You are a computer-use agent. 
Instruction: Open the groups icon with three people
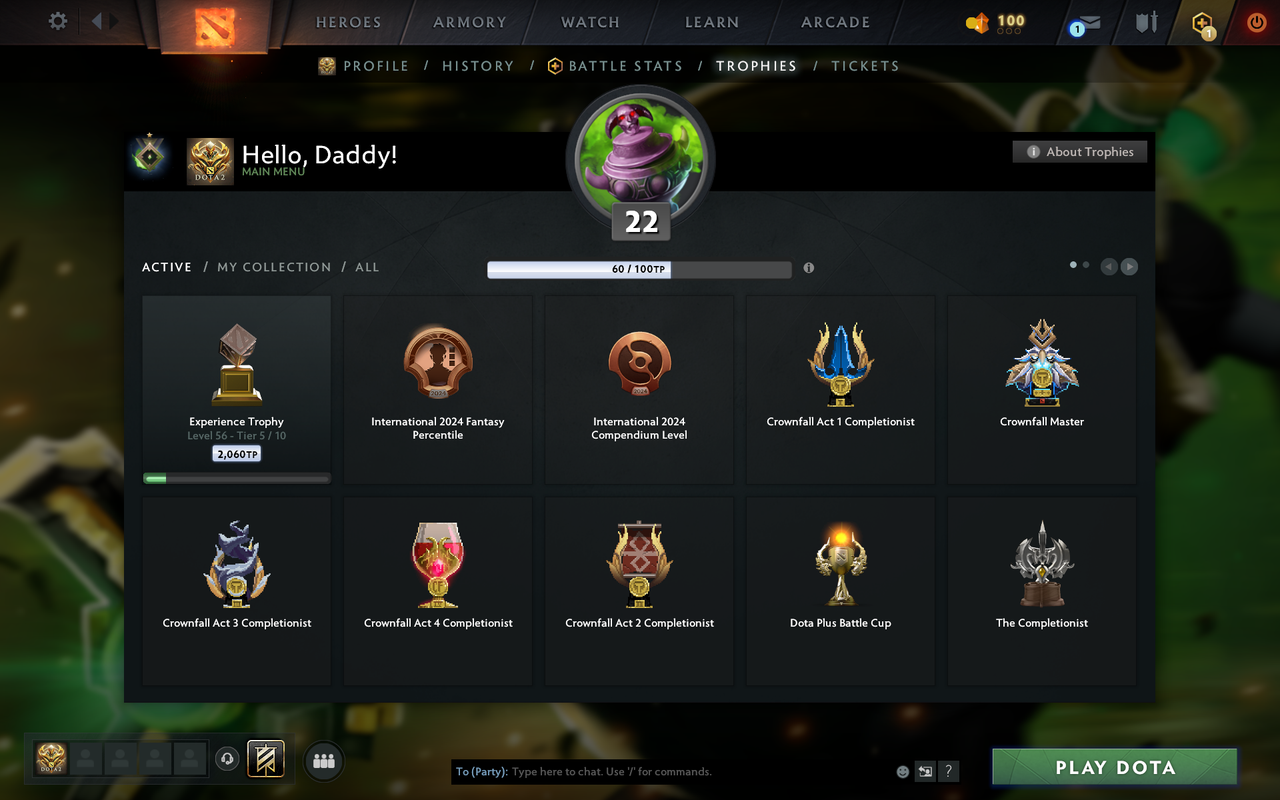(323, 761)
